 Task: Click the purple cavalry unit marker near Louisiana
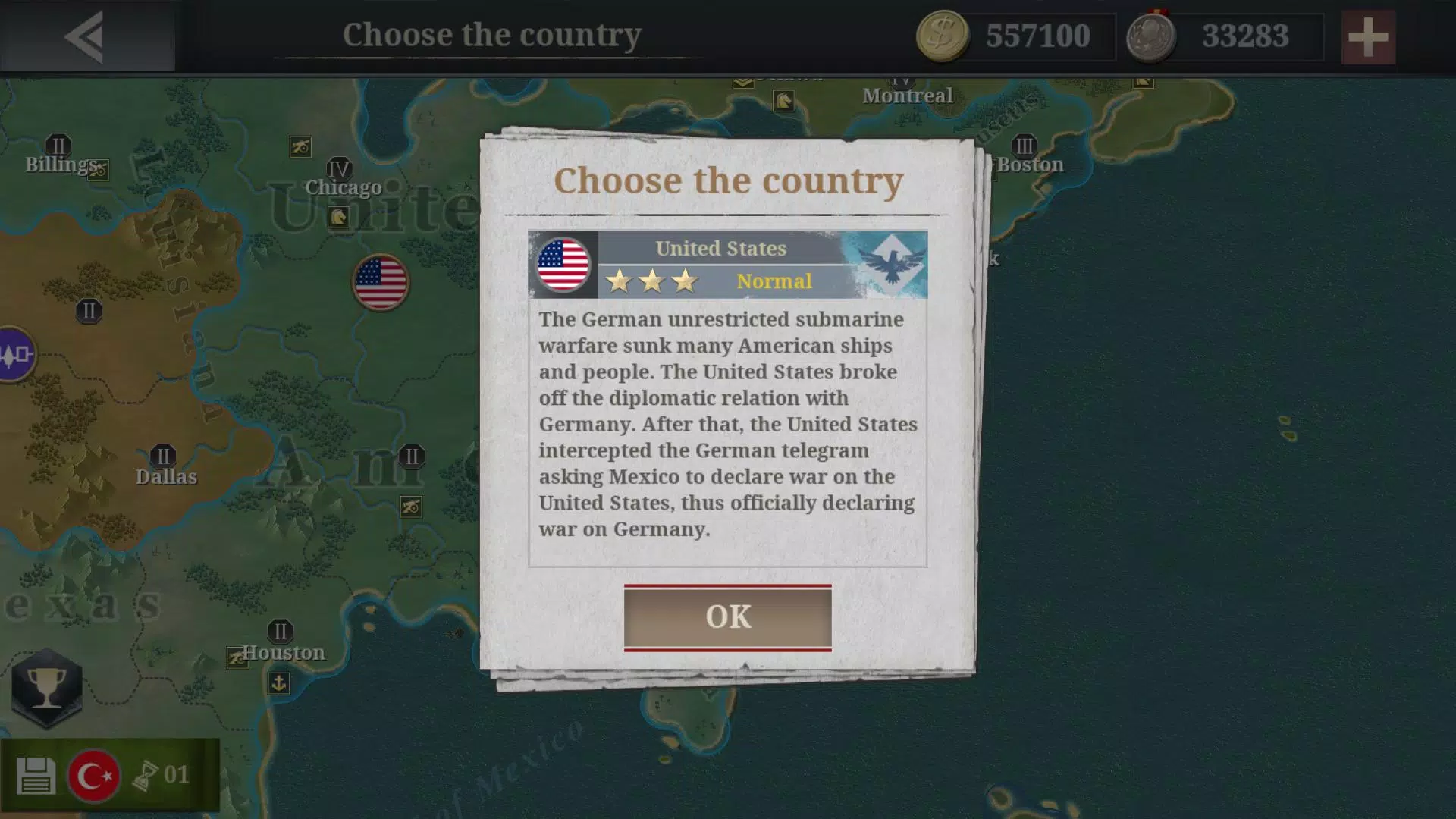(17, 353)
